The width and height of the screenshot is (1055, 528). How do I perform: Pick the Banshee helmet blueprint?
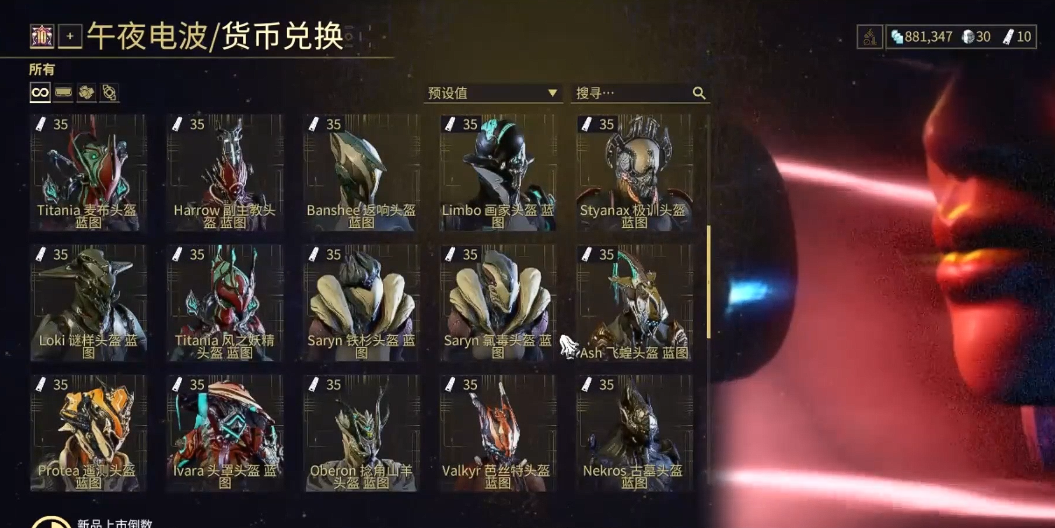click(x=361, y=172)
